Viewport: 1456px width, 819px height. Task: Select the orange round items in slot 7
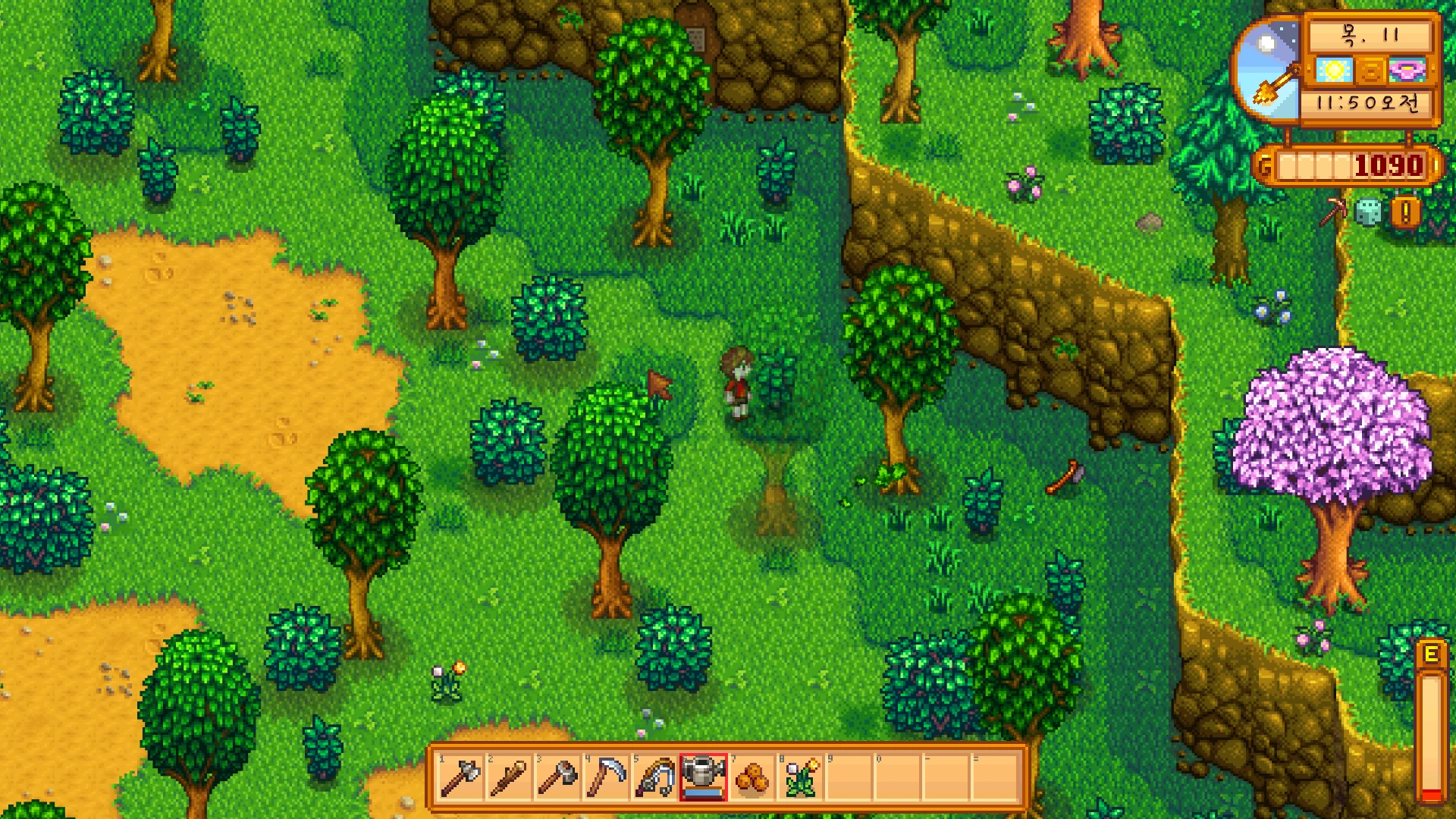(x=752, y=777)
